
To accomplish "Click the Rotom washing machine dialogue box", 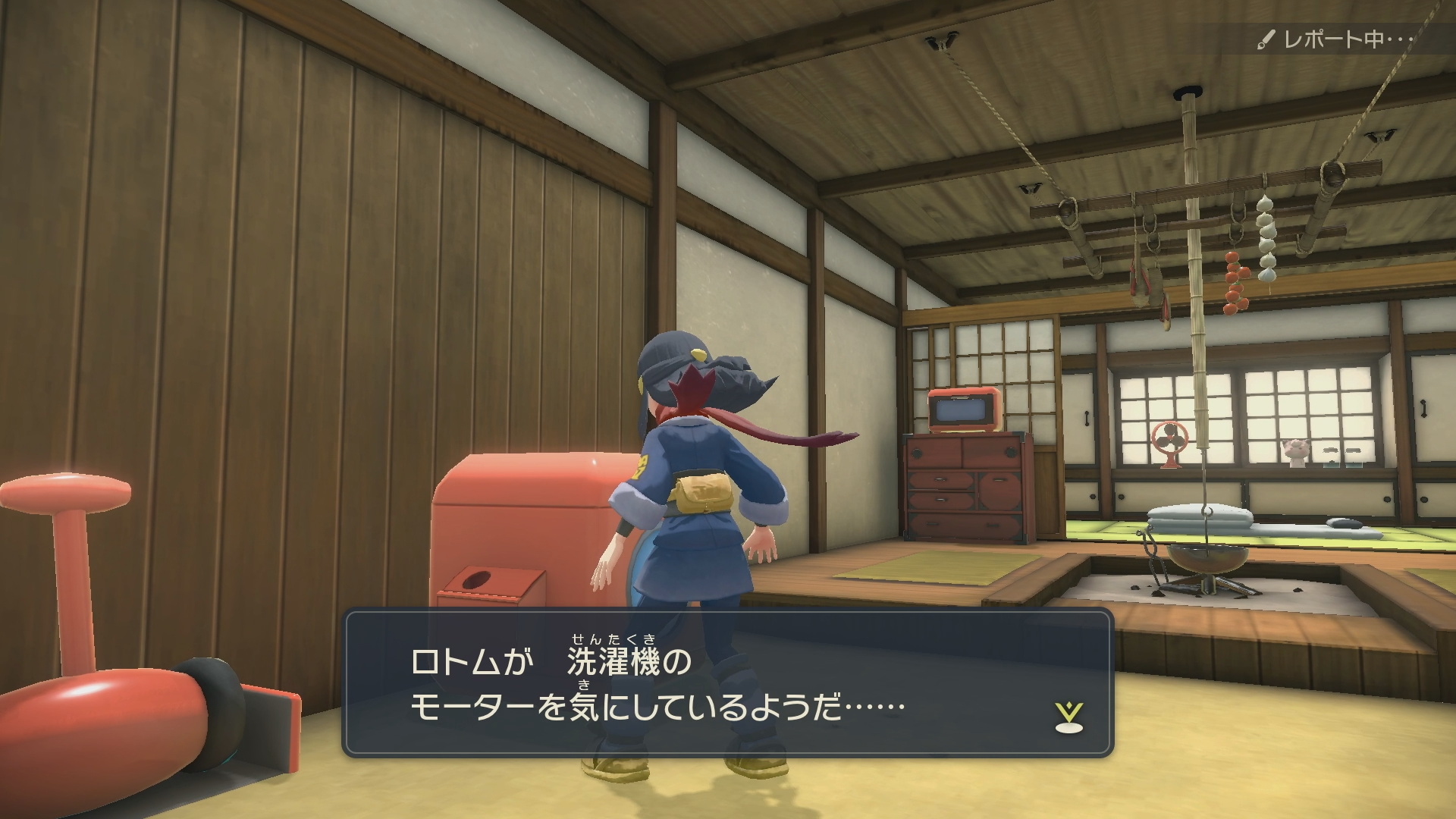I will point(727,682).
